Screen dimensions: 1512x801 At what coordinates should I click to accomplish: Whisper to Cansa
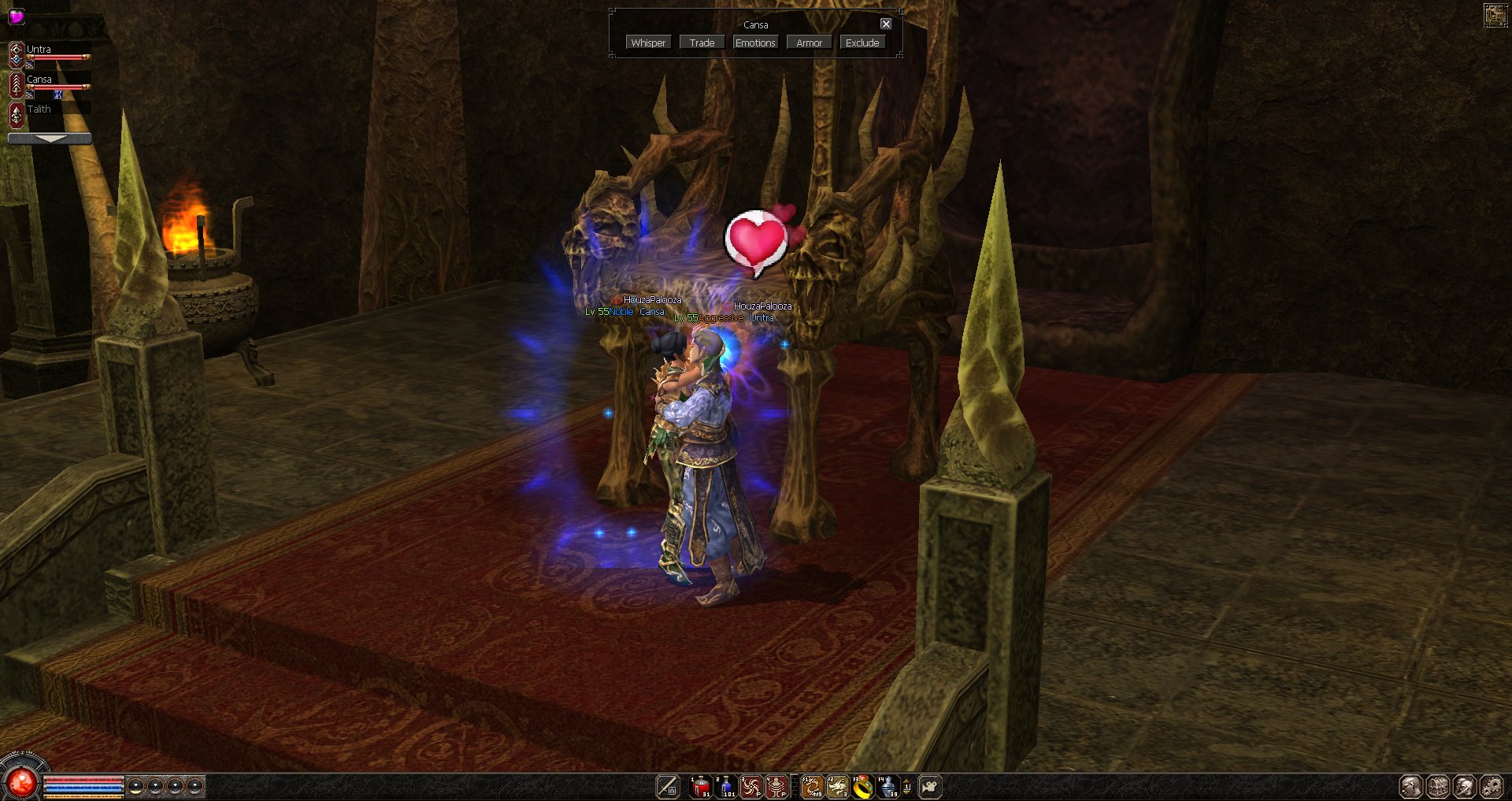click(648, 43)
